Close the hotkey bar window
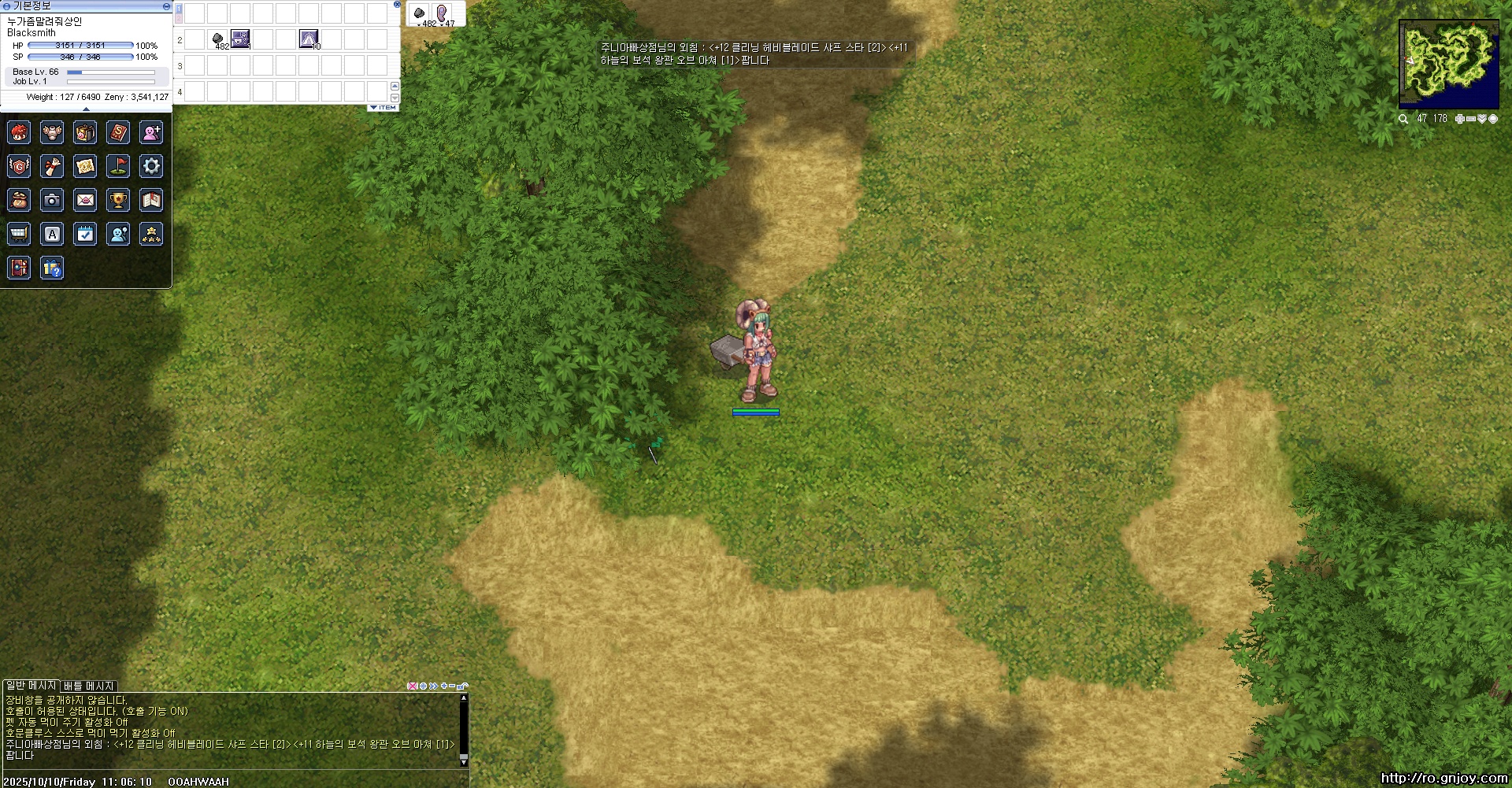This screenshot has height=788, width=1512. (x=397, y=5)
